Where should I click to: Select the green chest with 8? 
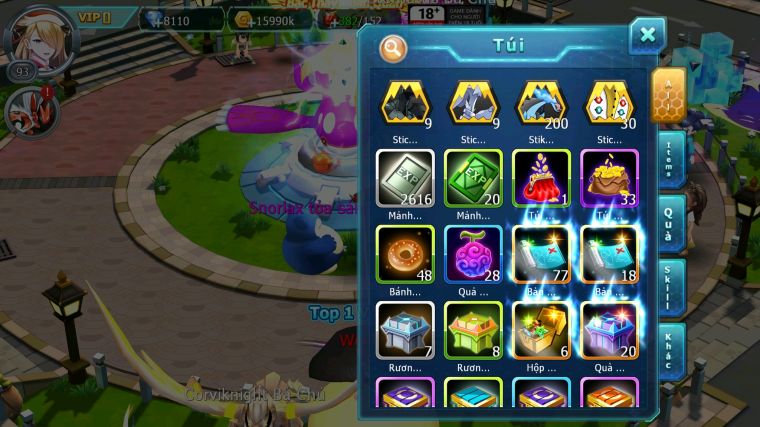[x=473, y=329]
